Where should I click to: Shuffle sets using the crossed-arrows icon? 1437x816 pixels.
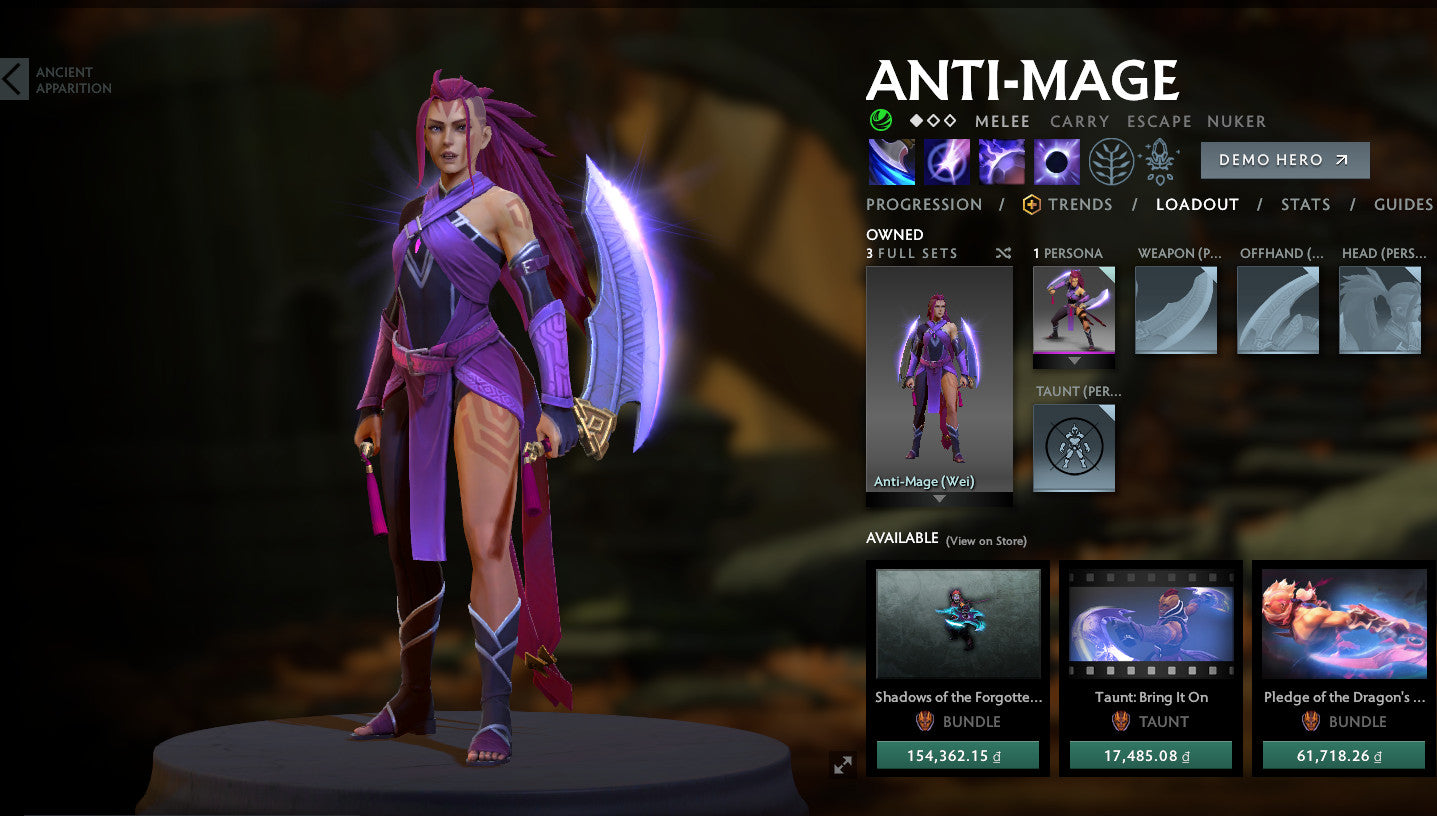point(1003,253)
